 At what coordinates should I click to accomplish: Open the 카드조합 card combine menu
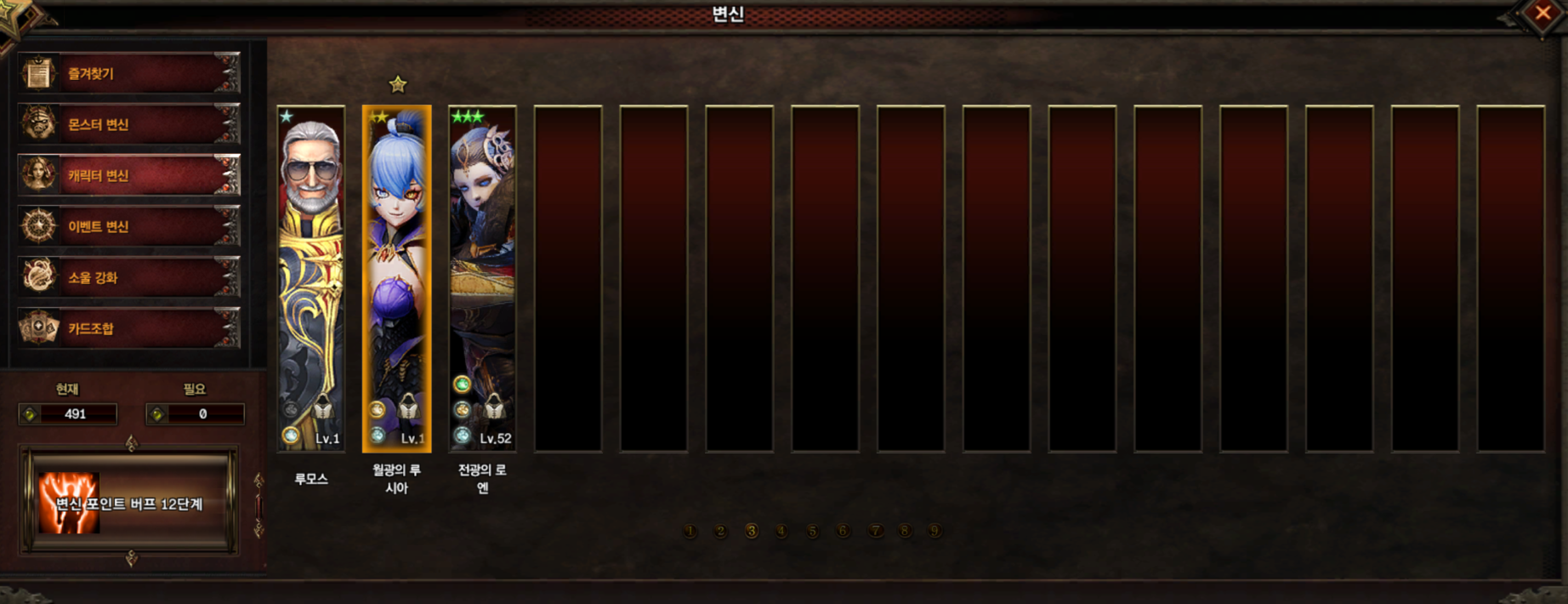[x=129, y=328]
